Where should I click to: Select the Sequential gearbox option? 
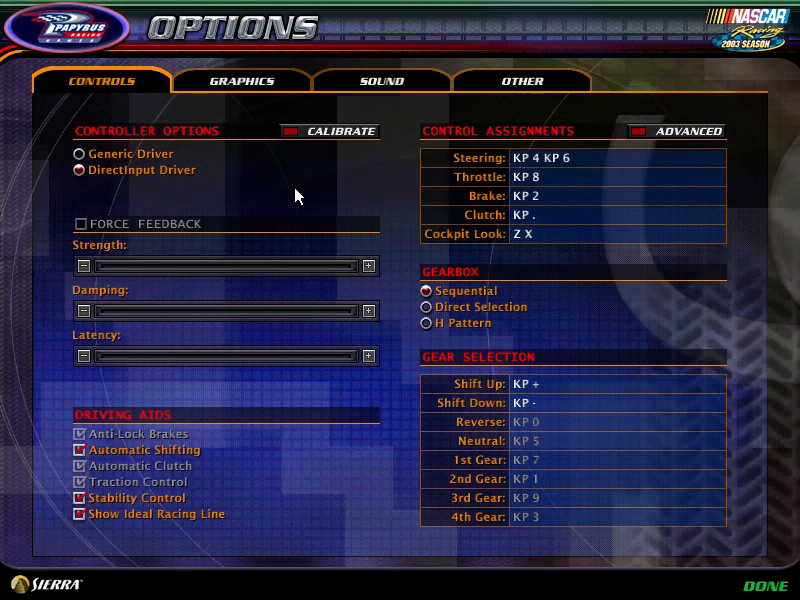tap(427, 291)
